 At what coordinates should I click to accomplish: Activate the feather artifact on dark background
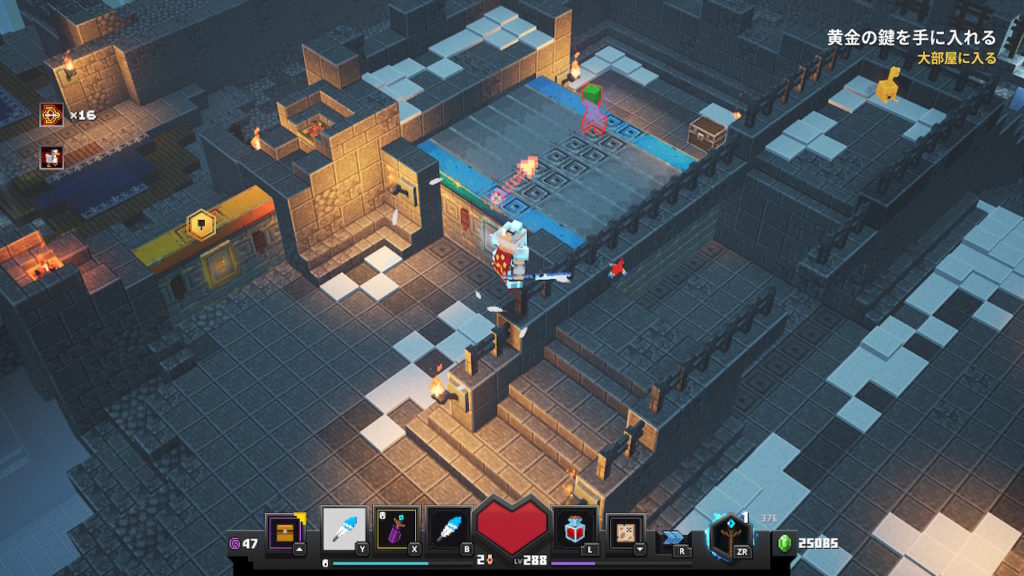coord(447,529)
